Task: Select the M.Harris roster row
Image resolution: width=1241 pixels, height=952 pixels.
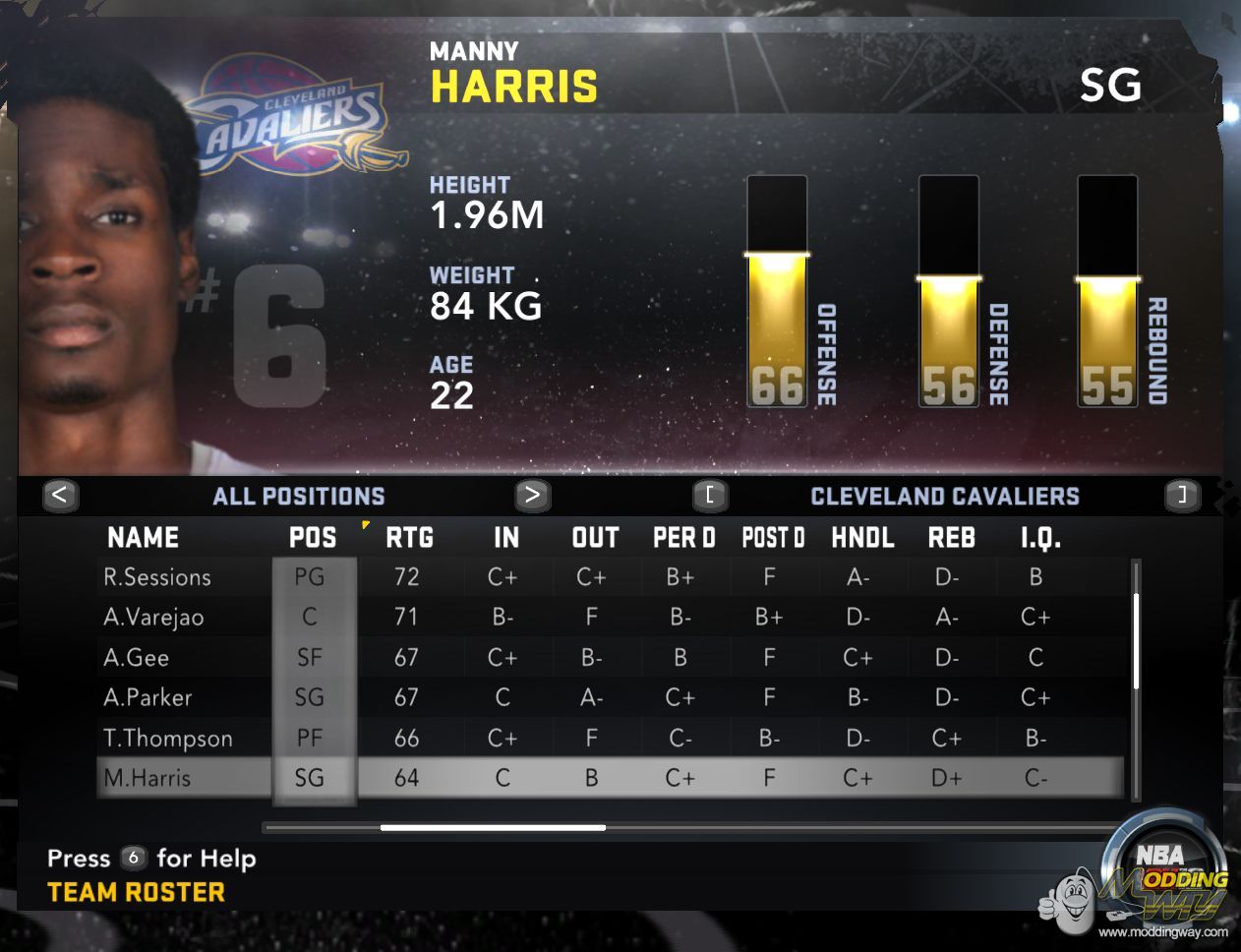Action: [148, 778]
